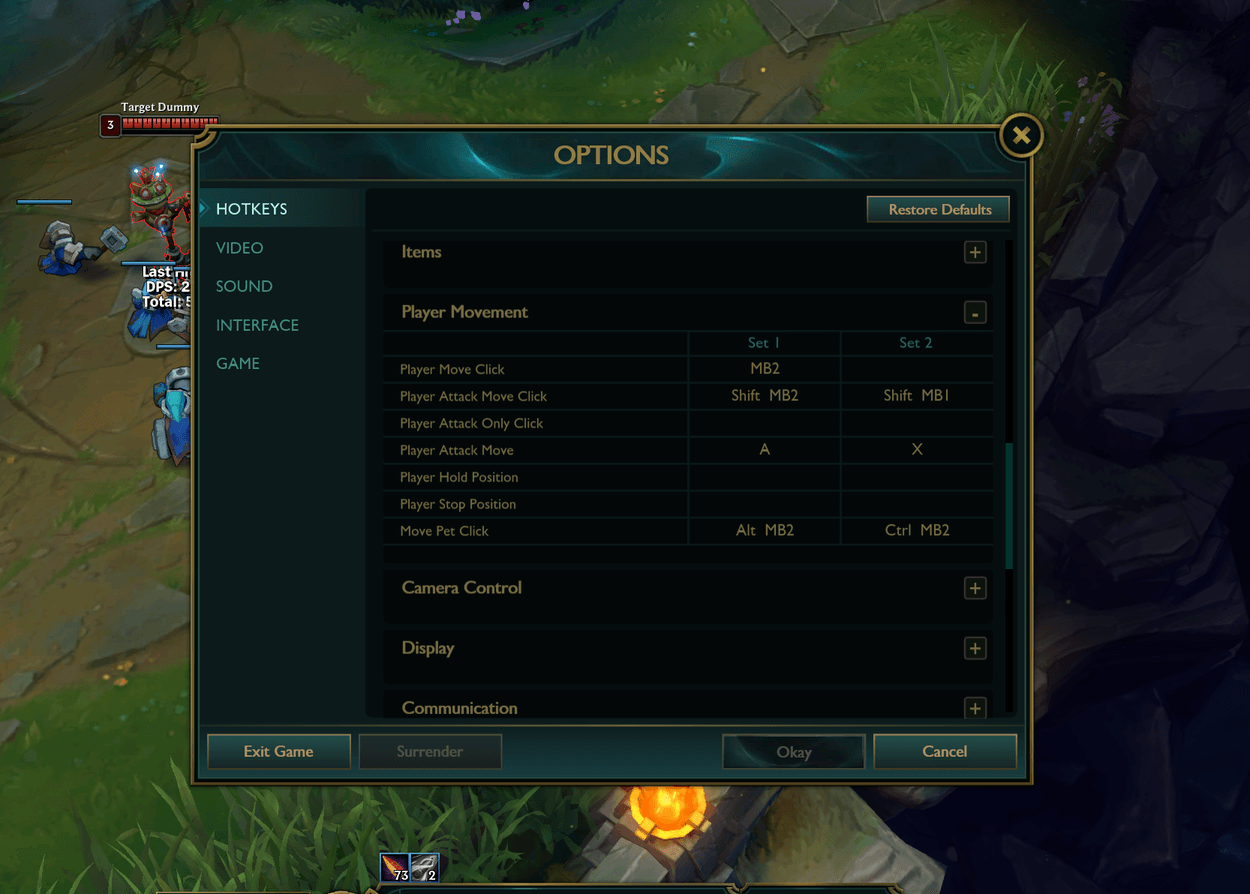The height and width of the screenshot is (894, 1250).
Task: Open the Sound settings tab
Action: pyautogui.click(x=244, y=286)
